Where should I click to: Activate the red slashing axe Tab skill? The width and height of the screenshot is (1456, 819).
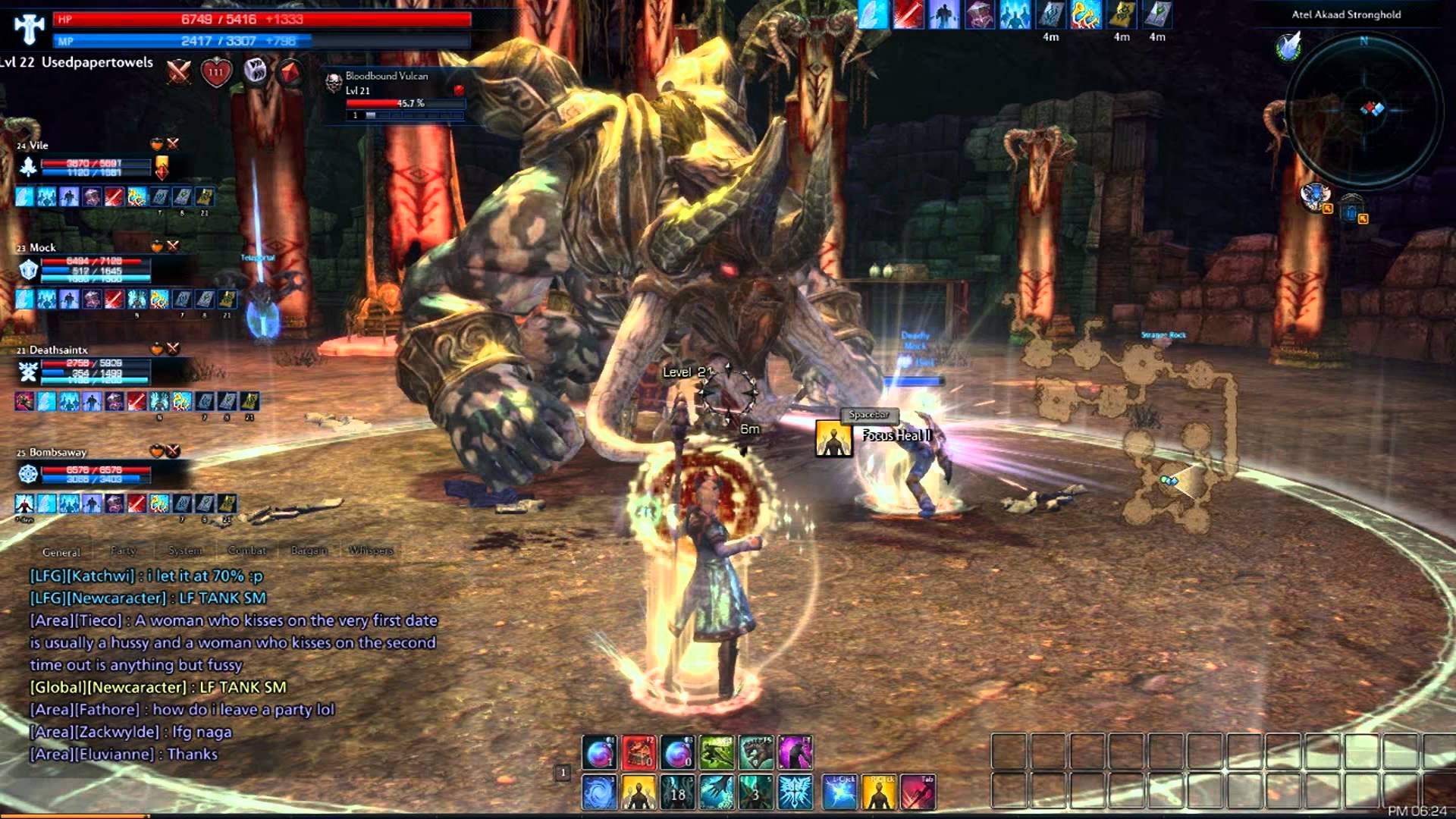pyautogui.click(x=918, y=793)
